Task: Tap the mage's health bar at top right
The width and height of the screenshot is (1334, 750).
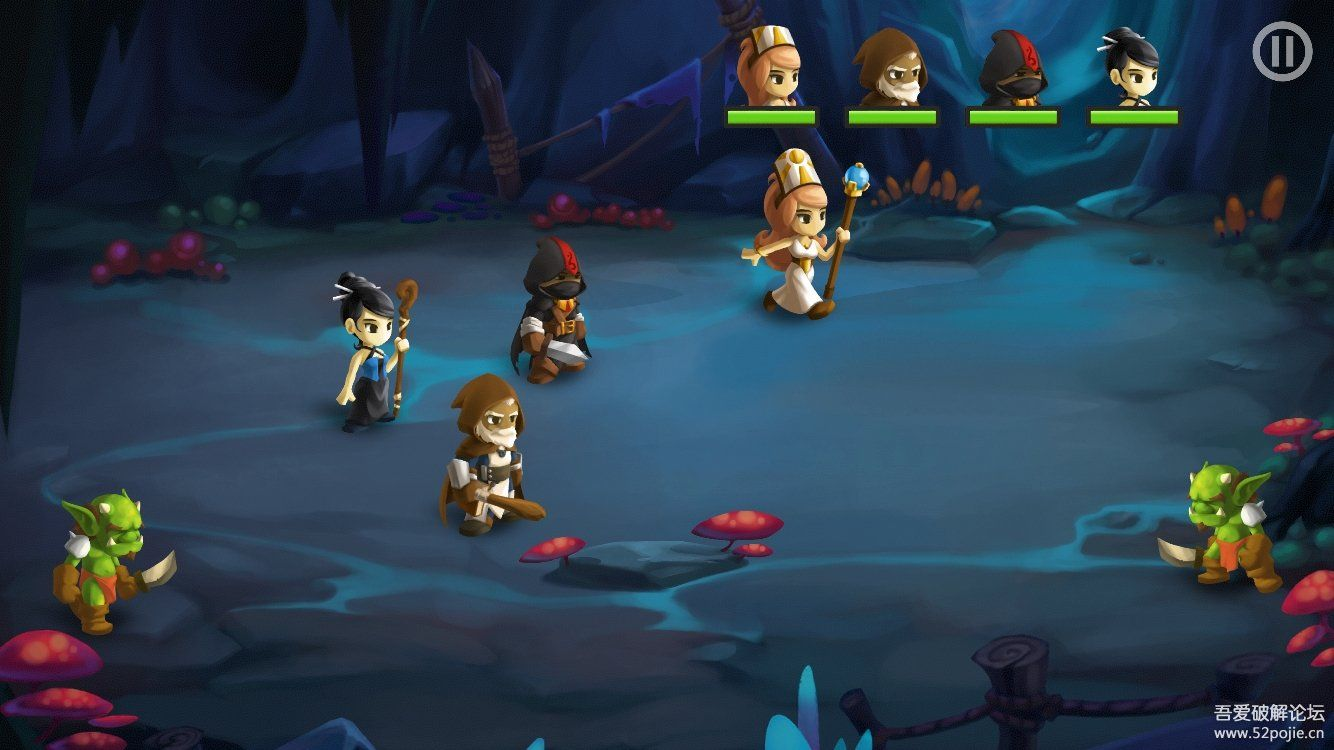Action: click(x=1136, y=115)
